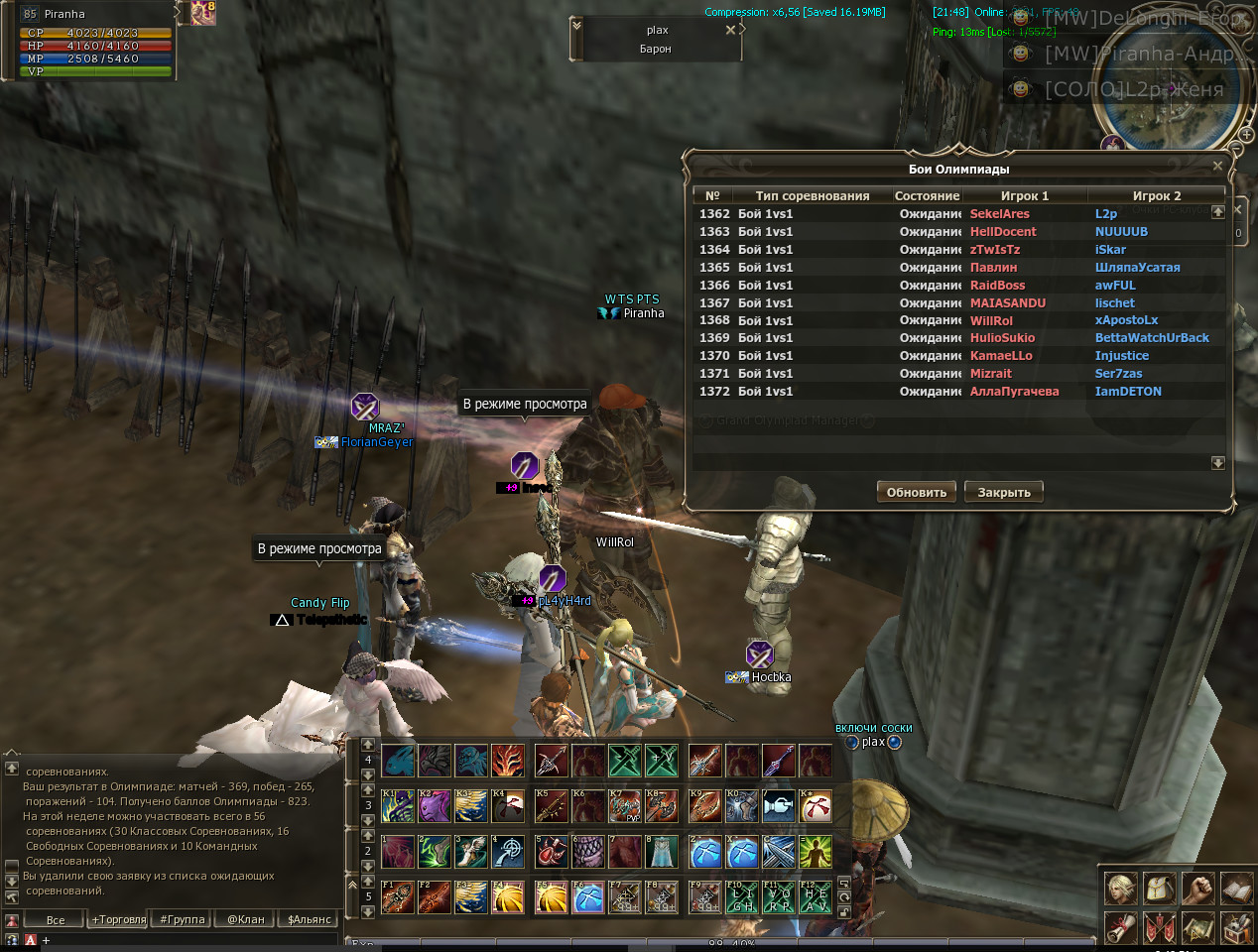Switch to the $Альянс chat tab
This screenshot has height=952, width=1258.
point(309,919)
